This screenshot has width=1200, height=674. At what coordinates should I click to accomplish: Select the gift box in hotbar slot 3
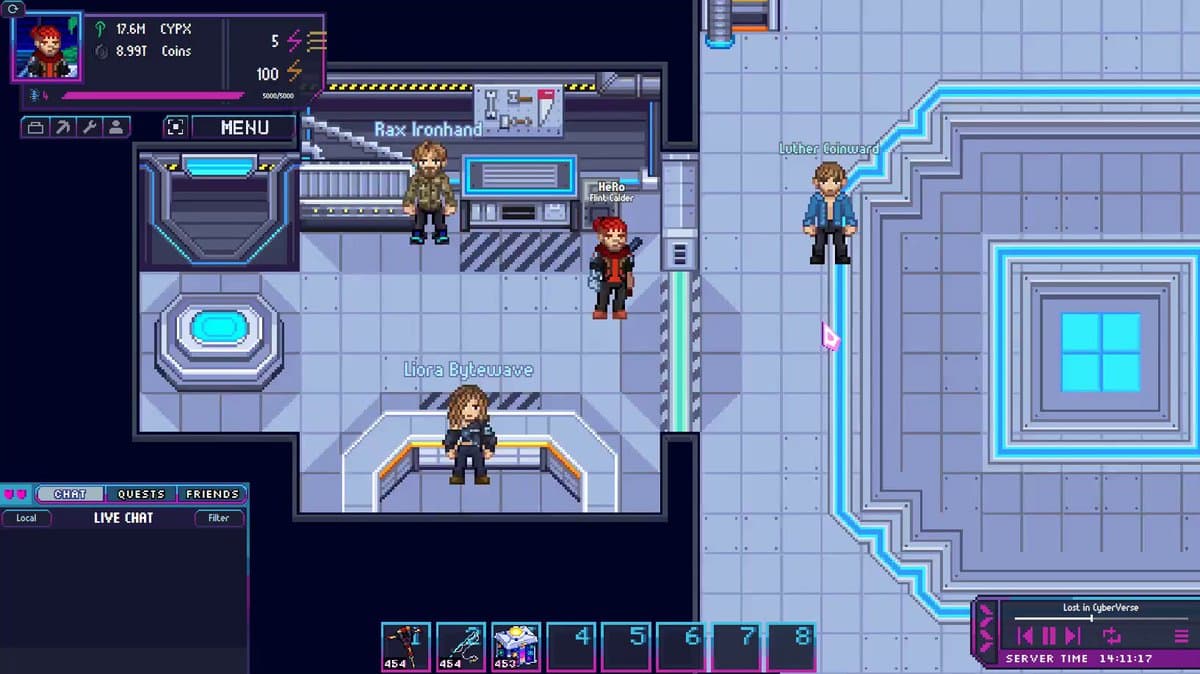tap(515, 646)
